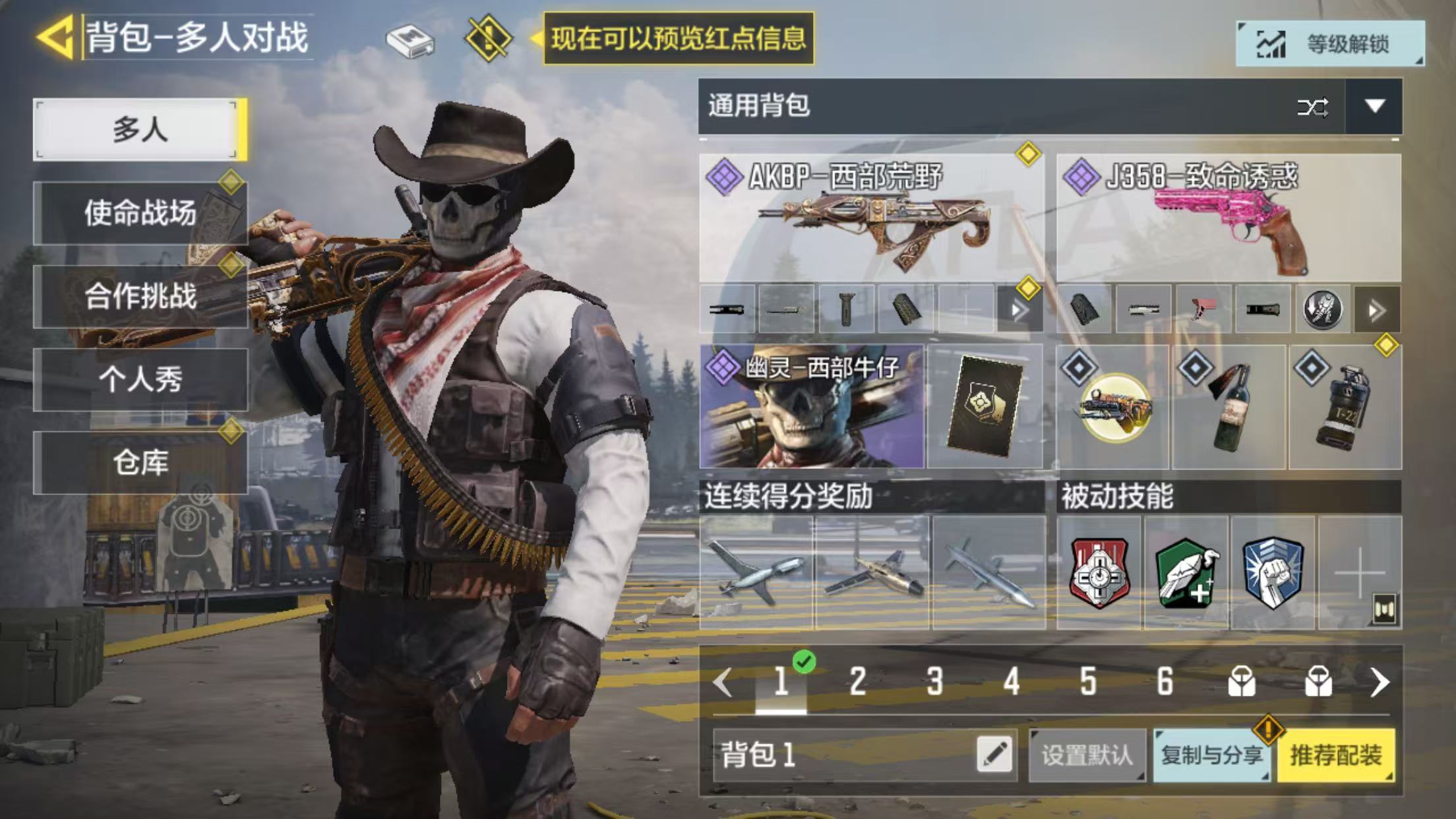Edit the 背包1 loadout name
1456x819 pixels.
click(994, 755)
